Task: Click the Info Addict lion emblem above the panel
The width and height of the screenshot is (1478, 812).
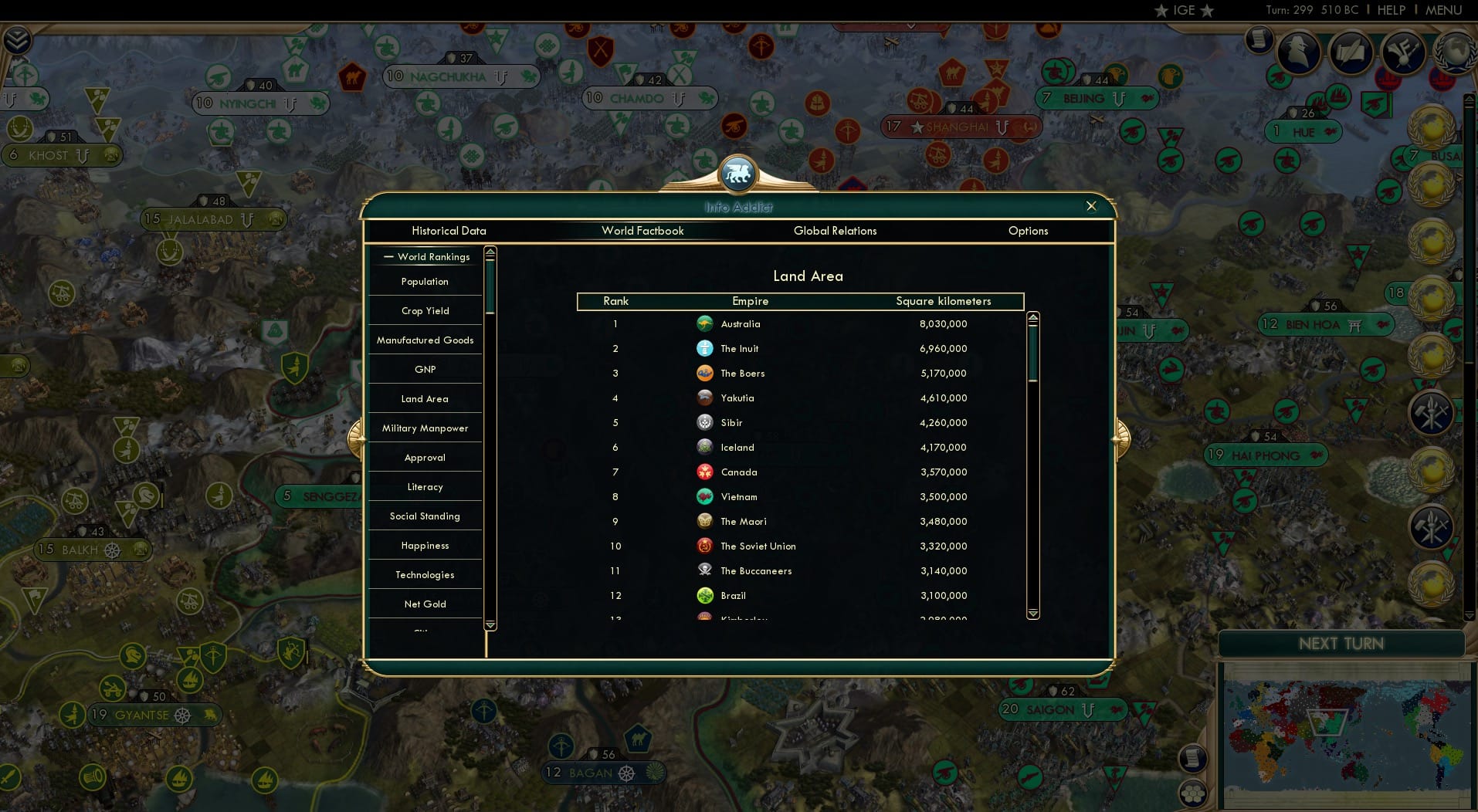Action: point(738,174)
